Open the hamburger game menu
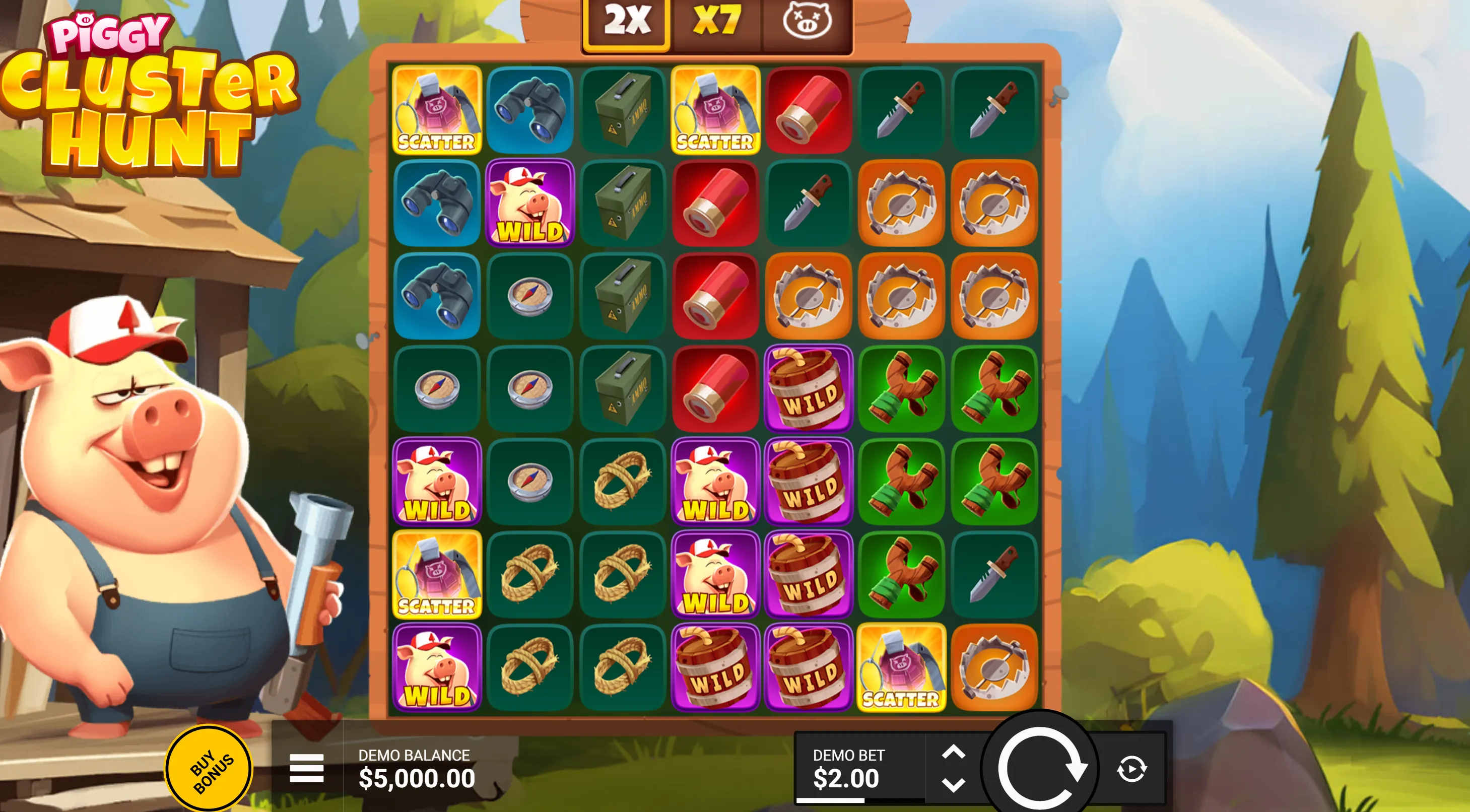This screenshot has height=812, width=1470. [x=306, y=768]
